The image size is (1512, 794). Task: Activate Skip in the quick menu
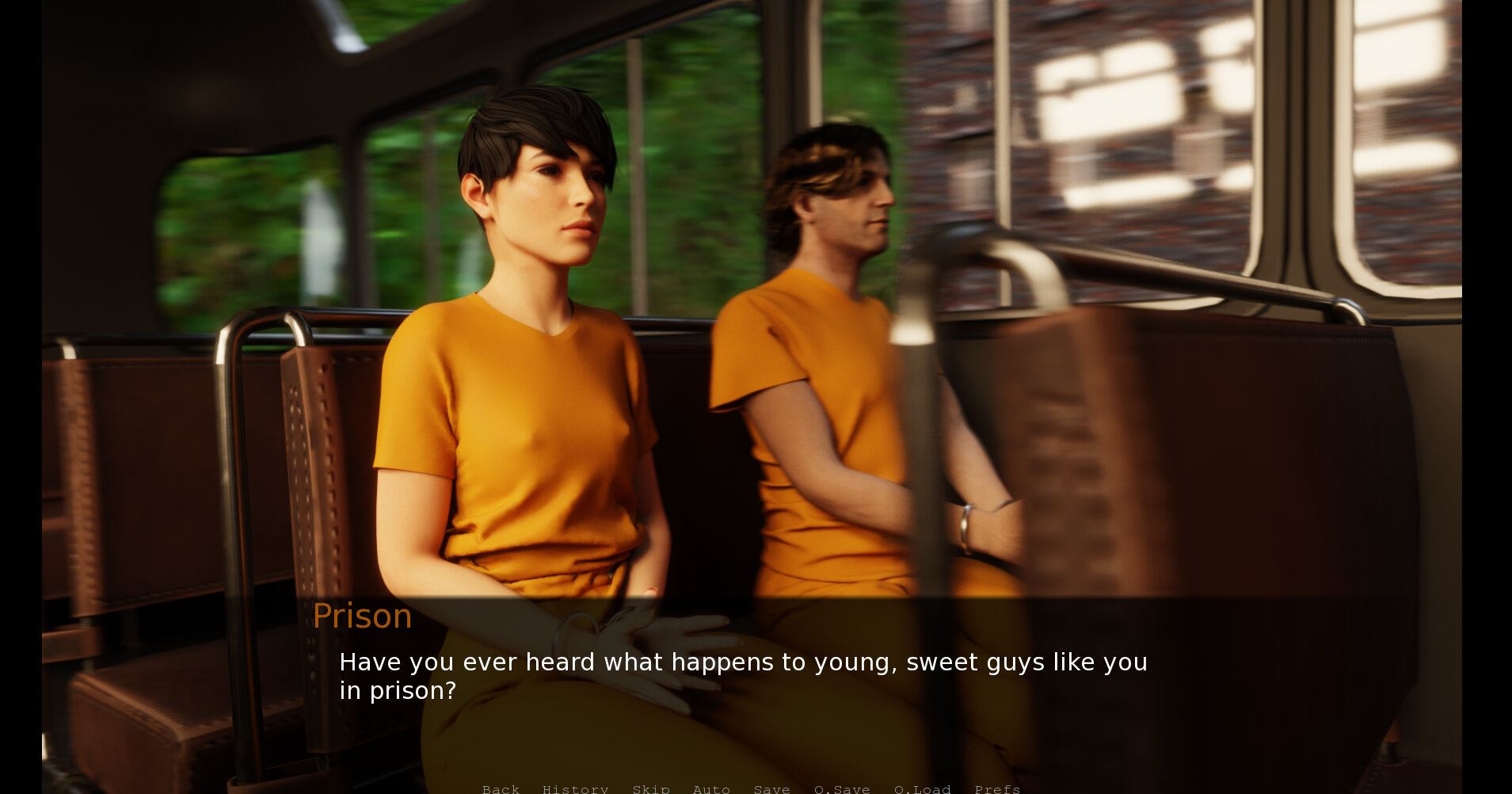point(651,788)
